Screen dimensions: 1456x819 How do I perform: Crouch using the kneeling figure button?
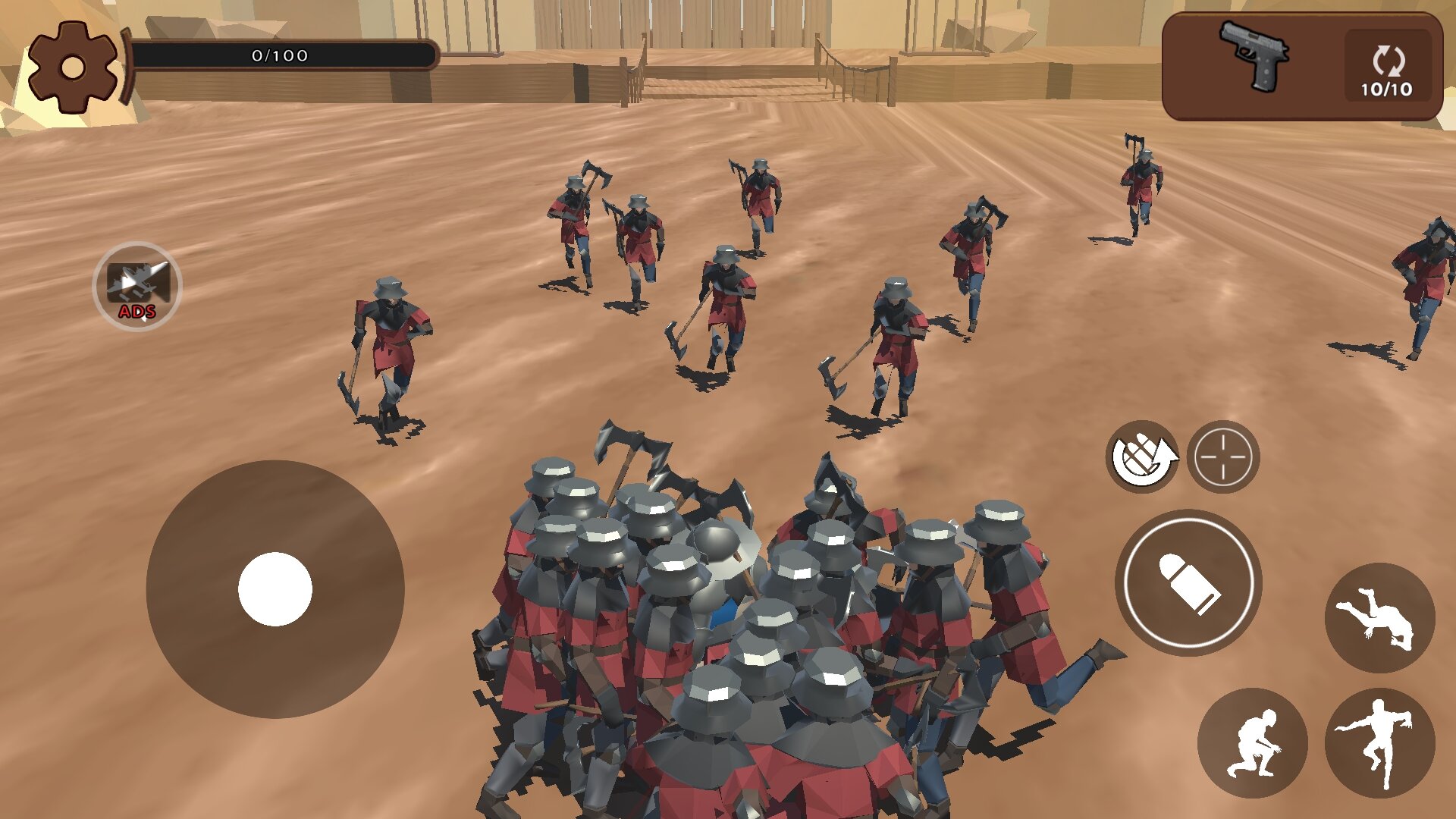1252,743
